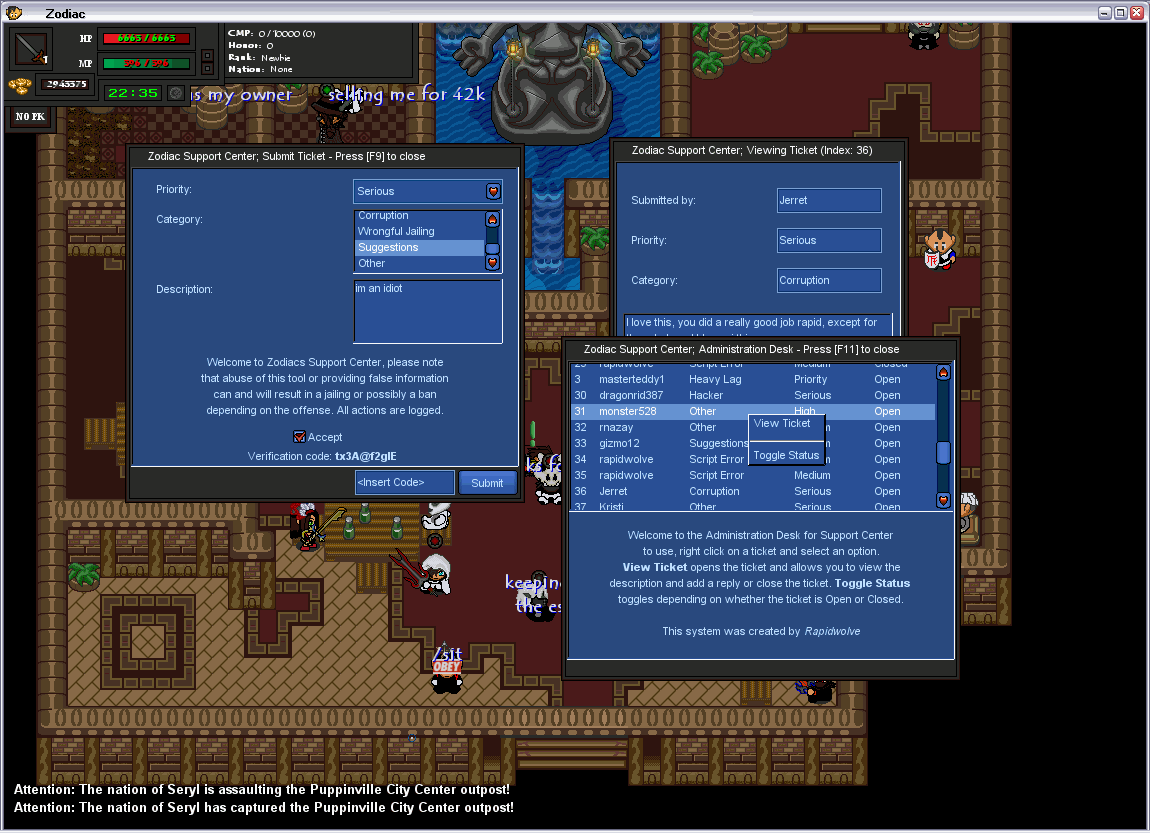
Task: Click the Description text box
Action: [x=428, y=311]
